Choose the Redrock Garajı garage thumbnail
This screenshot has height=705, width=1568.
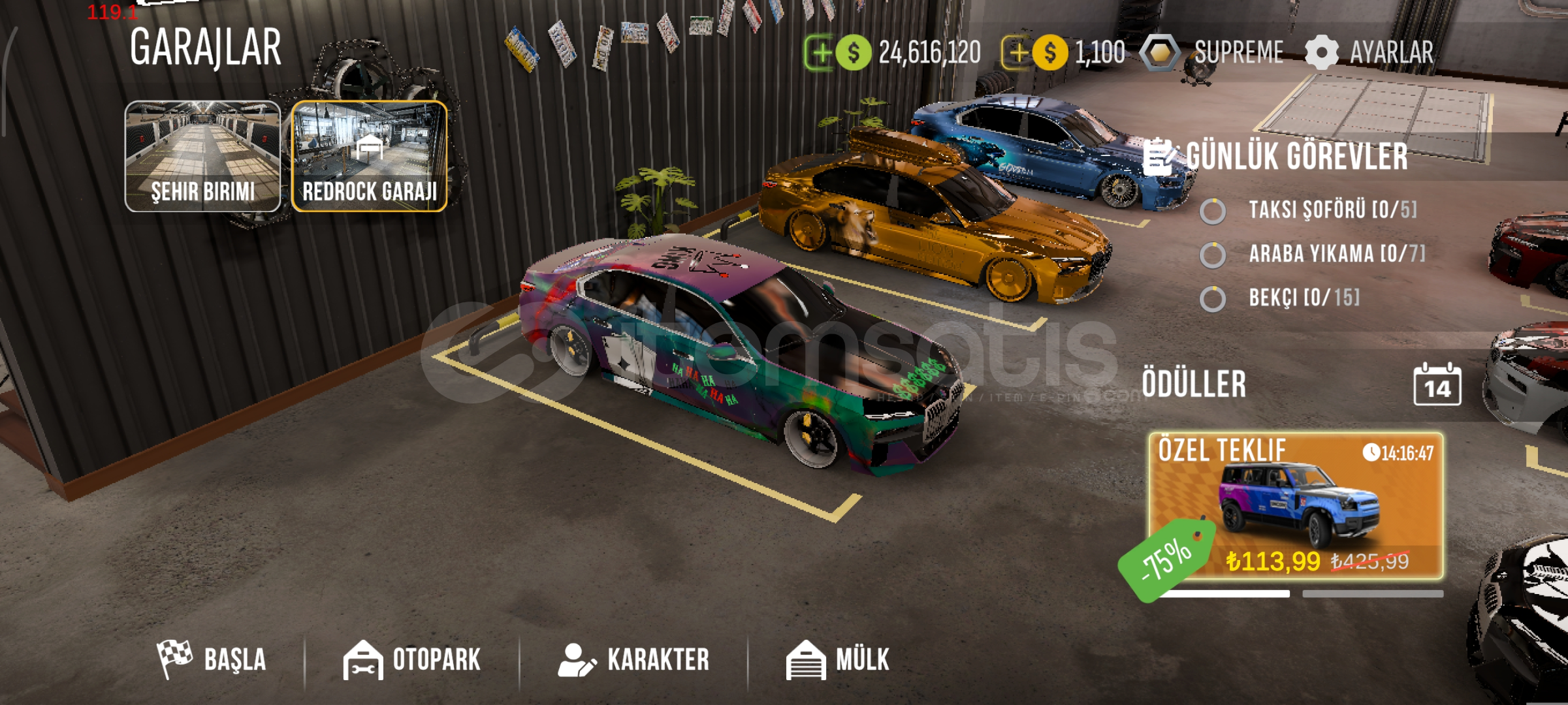(x=370, y=156)
